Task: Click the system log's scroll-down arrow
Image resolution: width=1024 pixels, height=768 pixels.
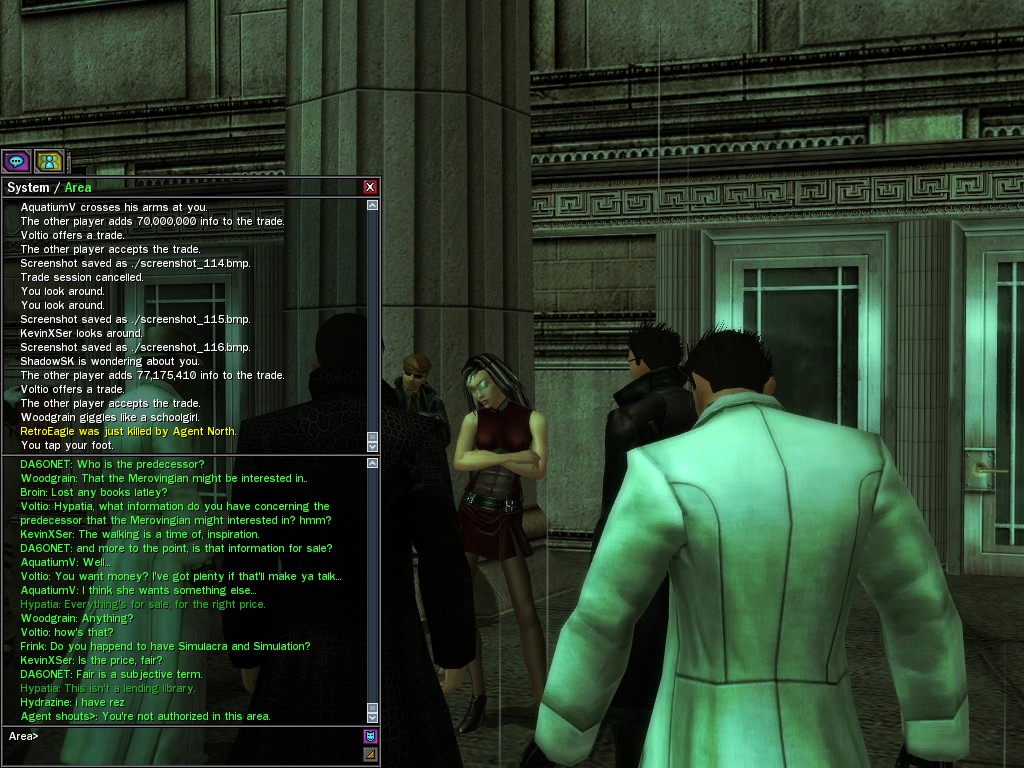Action: click(373, 447)
